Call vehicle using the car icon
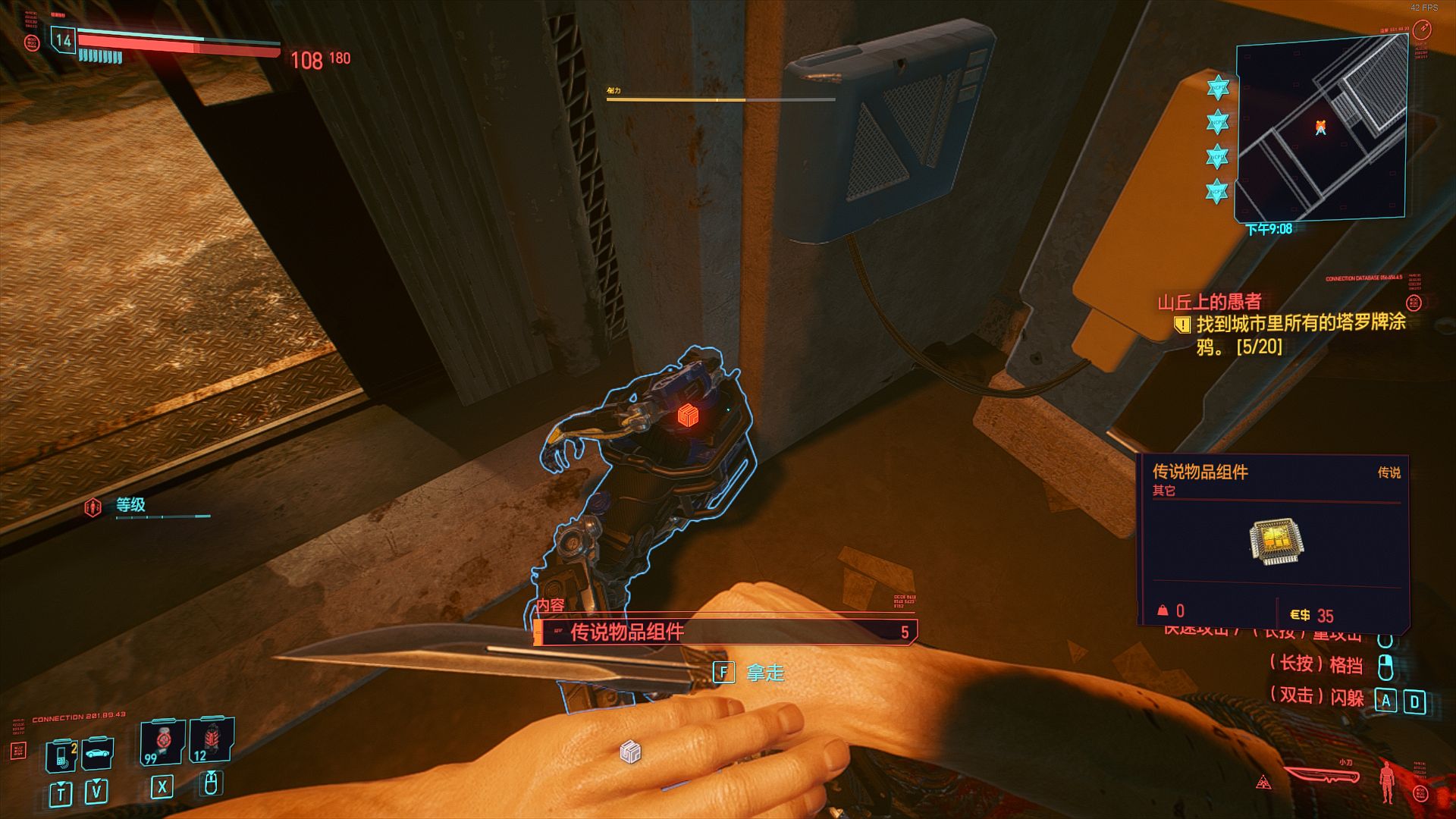The height and width of the screenshot is (819, 1456). [97, 753]
